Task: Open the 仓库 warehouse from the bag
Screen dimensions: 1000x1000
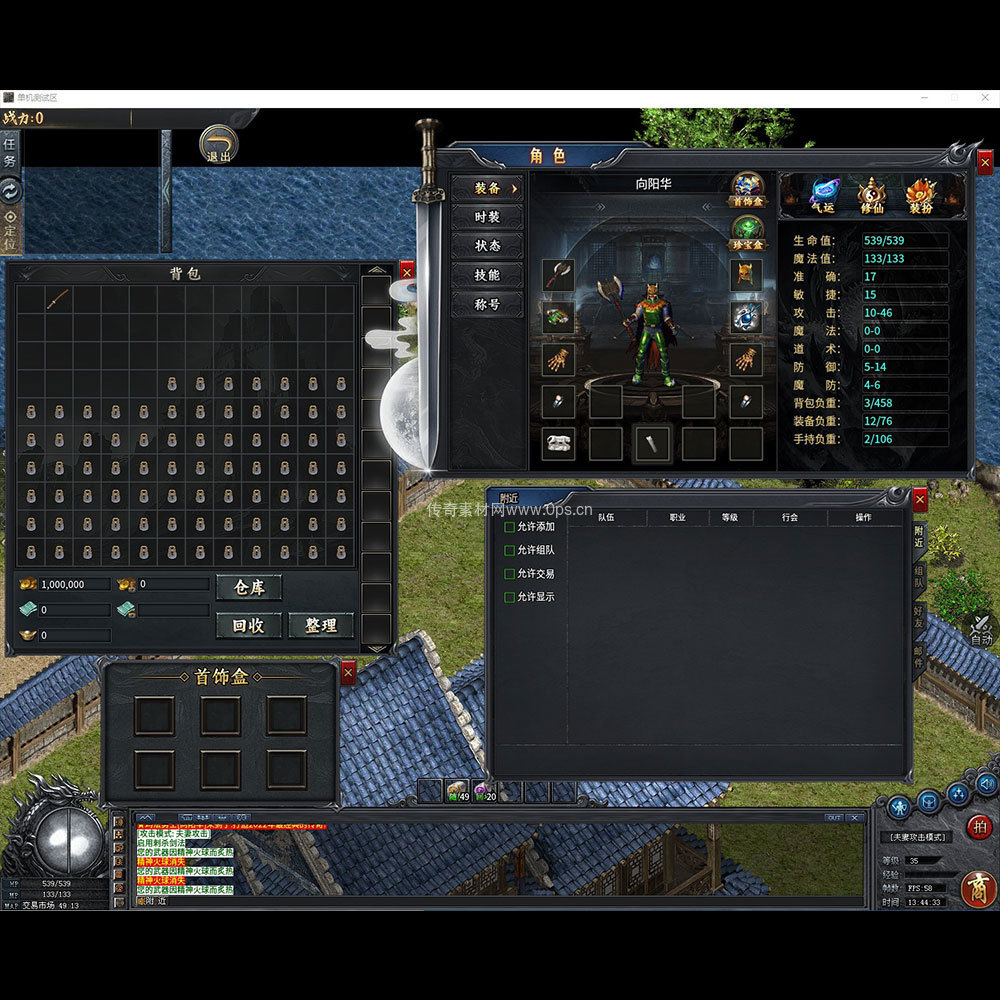Action: click(249, 587)
